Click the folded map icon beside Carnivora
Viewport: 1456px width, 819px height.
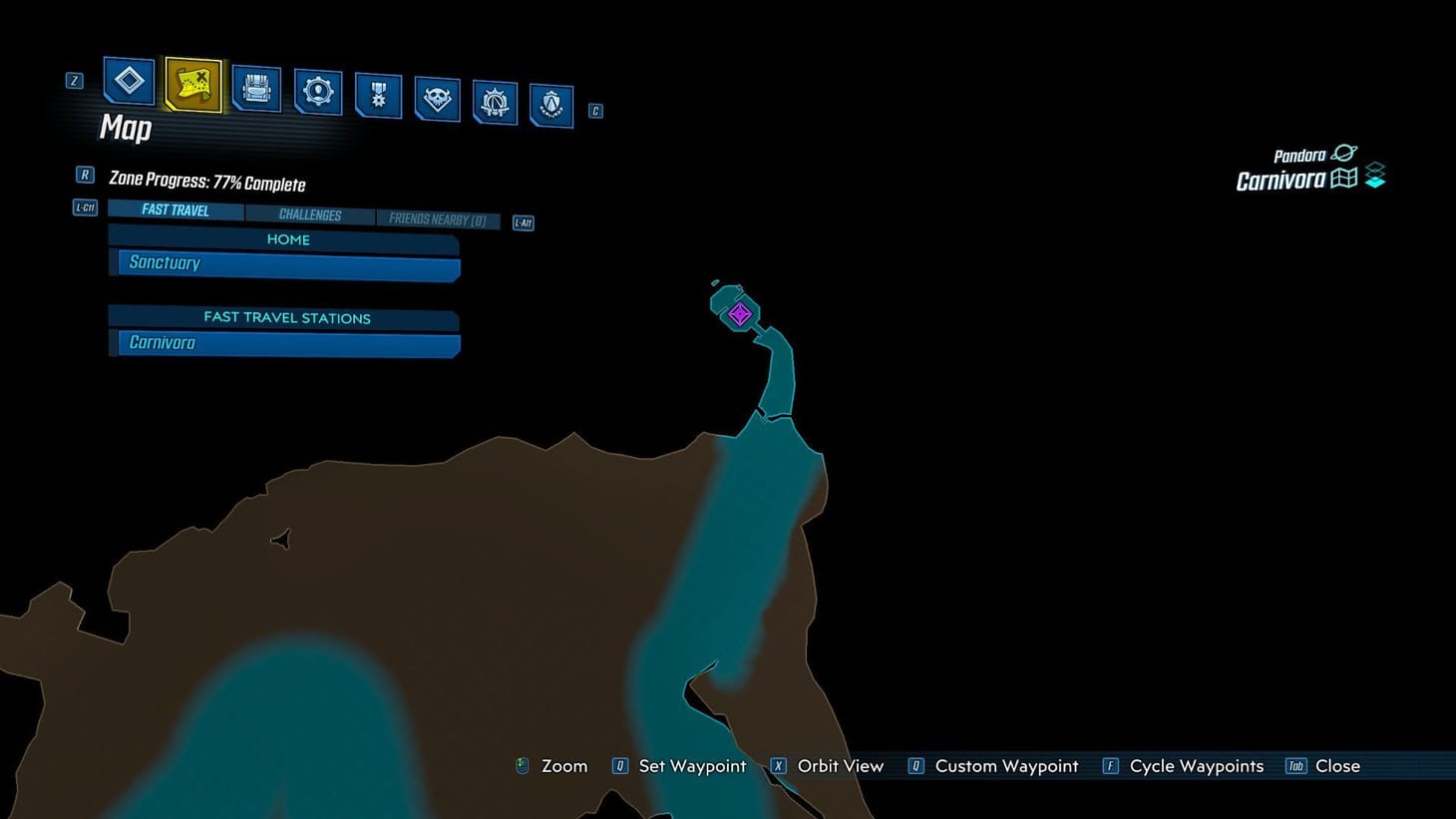(1346, 178)
